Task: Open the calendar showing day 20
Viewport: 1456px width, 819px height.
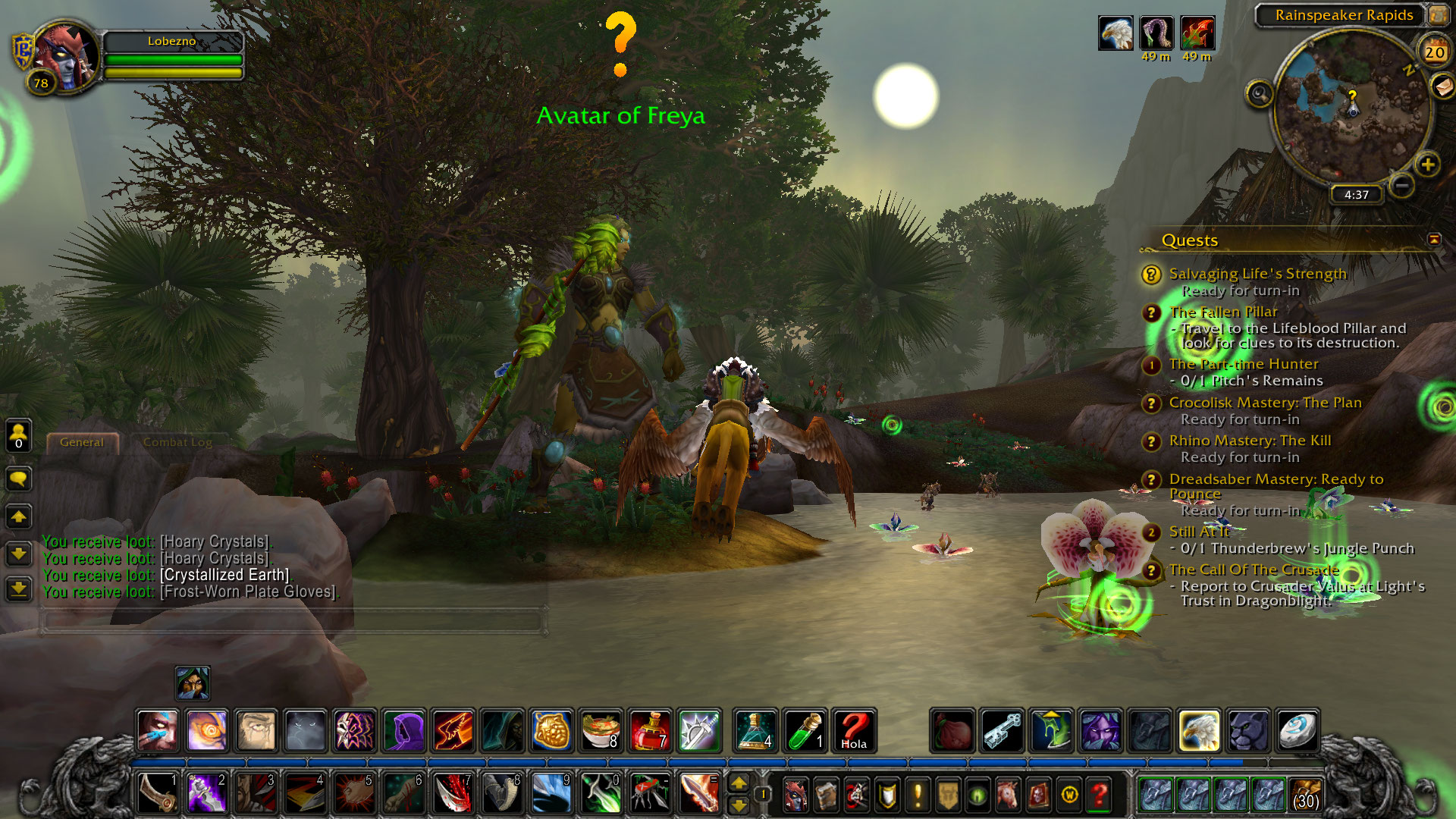Action: pos(1434,52)
